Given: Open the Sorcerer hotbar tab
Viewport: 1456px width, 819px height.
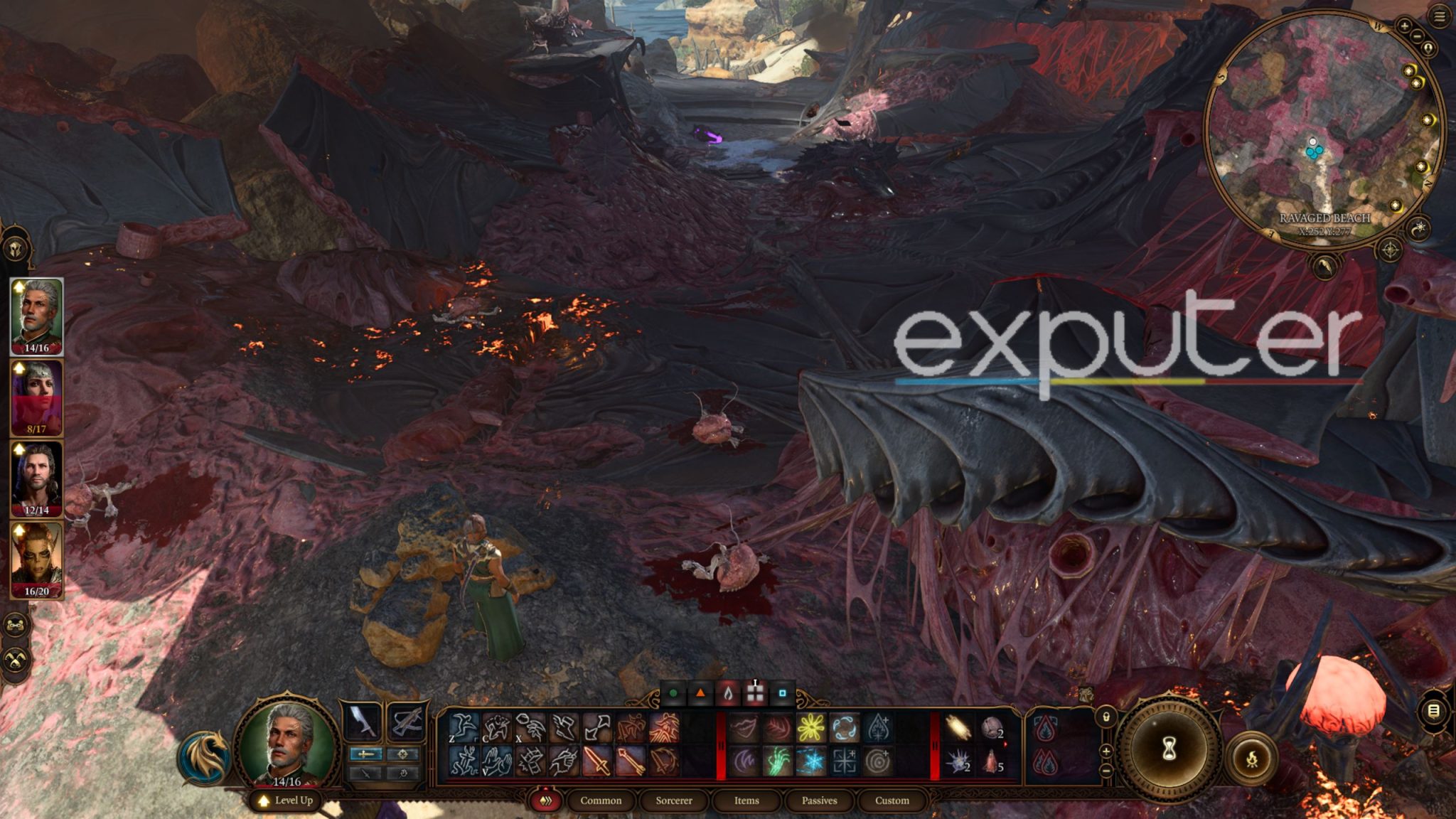Looking at the screenshot, I should coord(674,801).
